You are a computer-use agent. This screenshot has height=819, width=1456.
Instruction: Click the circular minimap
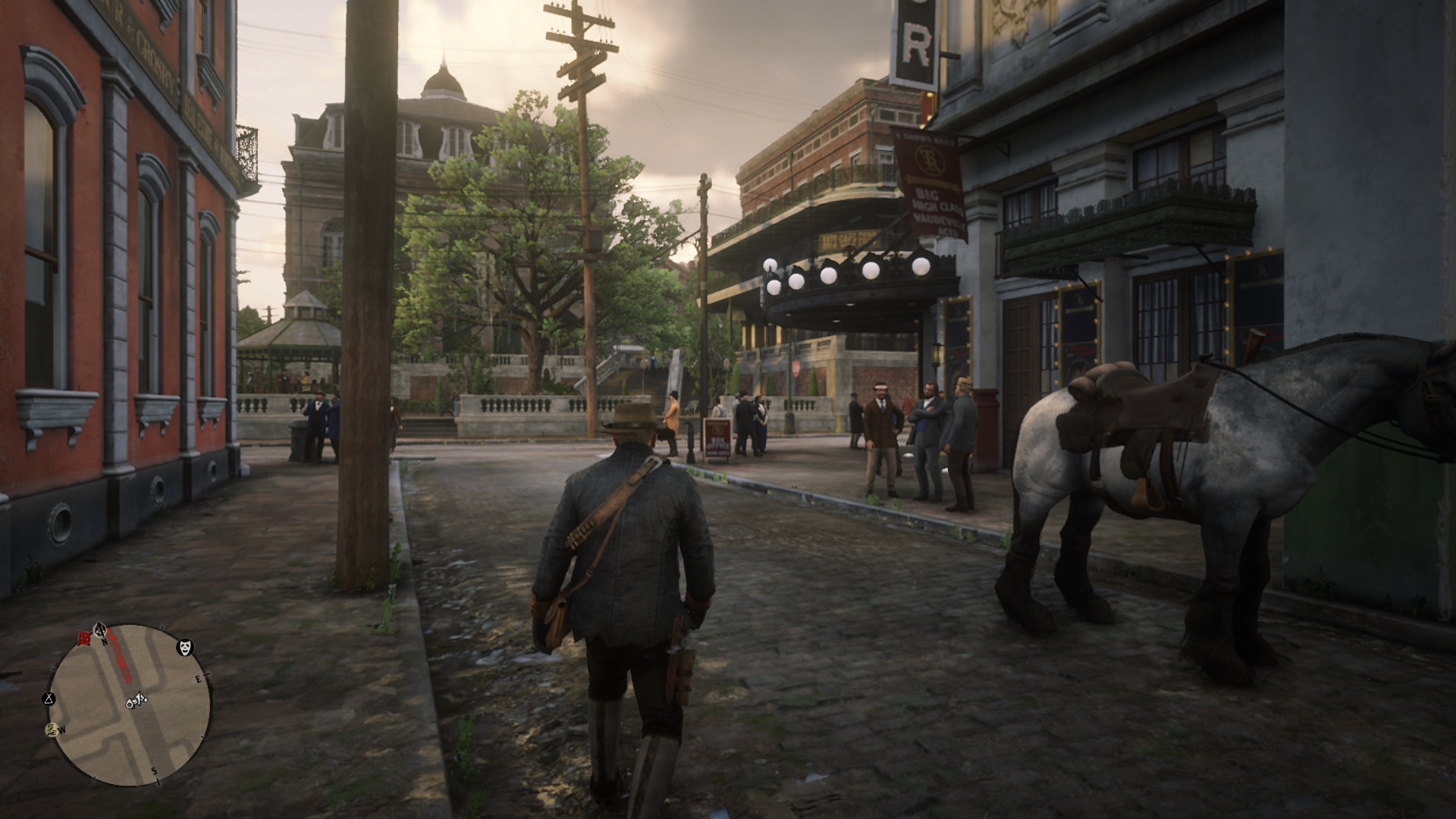pos(130,704)
